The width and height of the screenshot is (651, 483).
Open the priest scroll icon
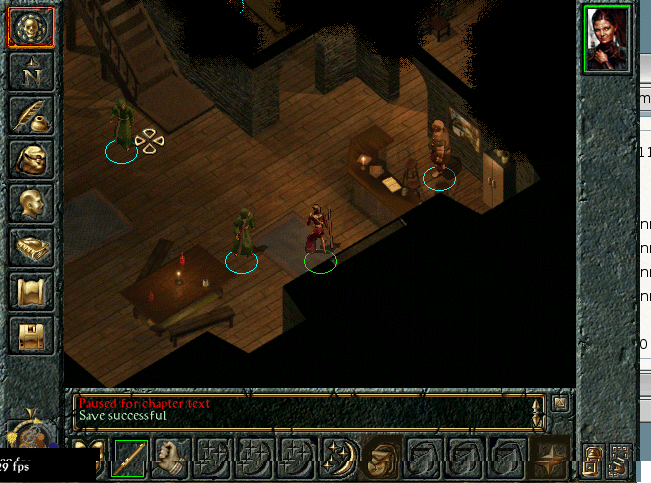tap(30, 291)
